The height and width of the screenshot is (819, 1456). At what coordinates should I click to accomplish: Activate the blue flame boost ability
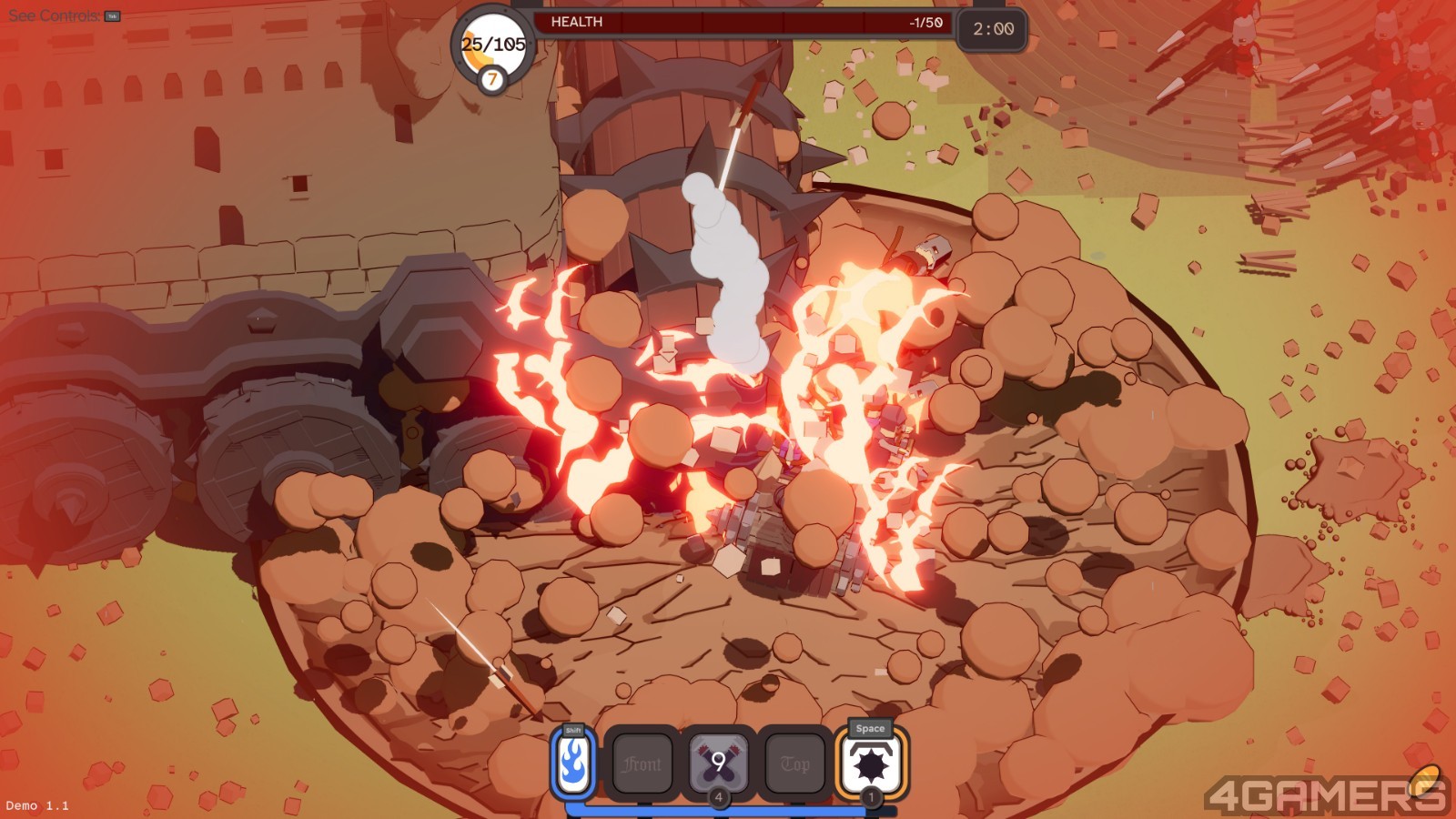tap(573, 764)
